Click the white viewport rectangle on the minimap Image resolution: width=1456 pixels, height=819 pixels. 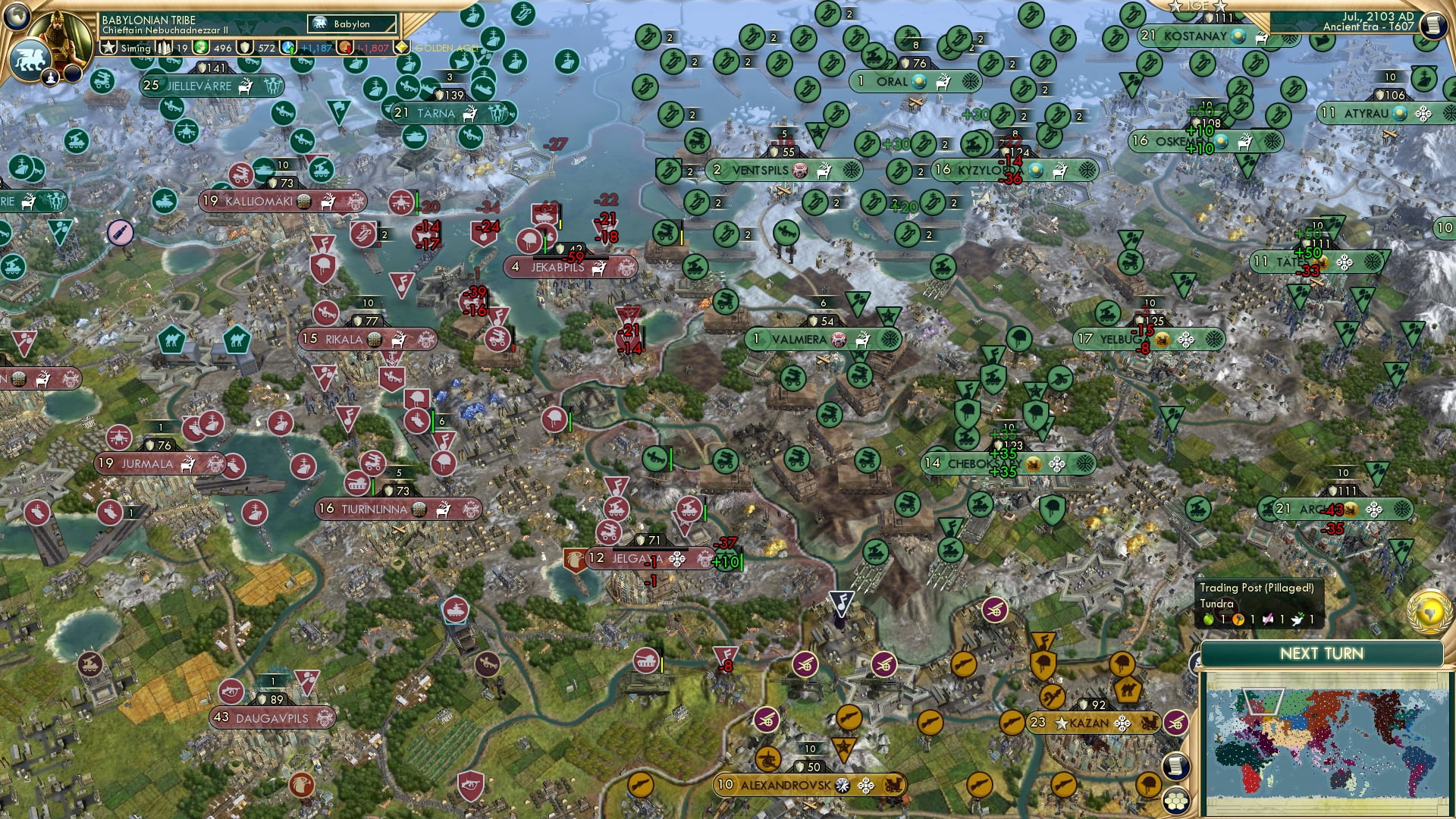[x=1263, y=701]
